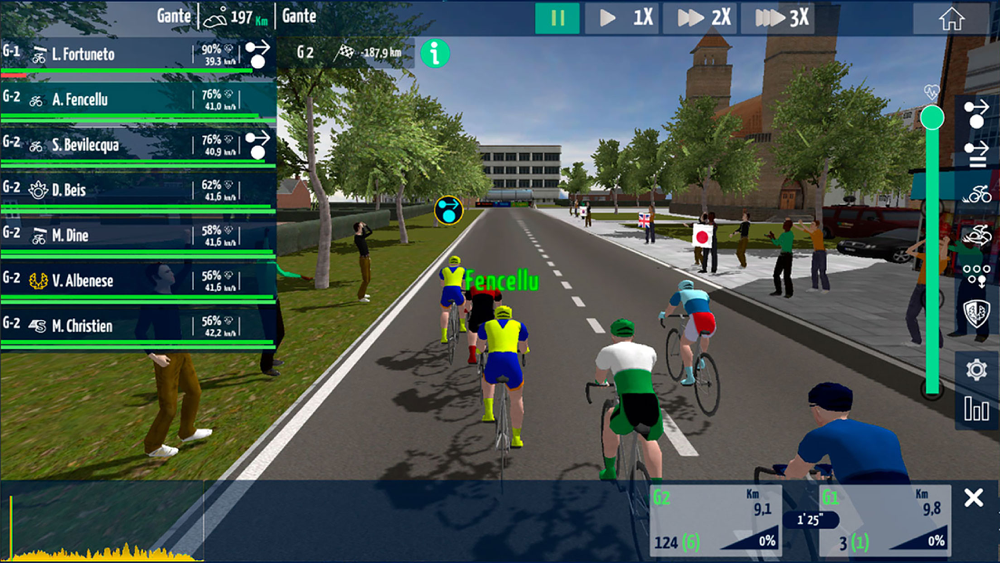Return to the home screen

(x=951, y=19)
